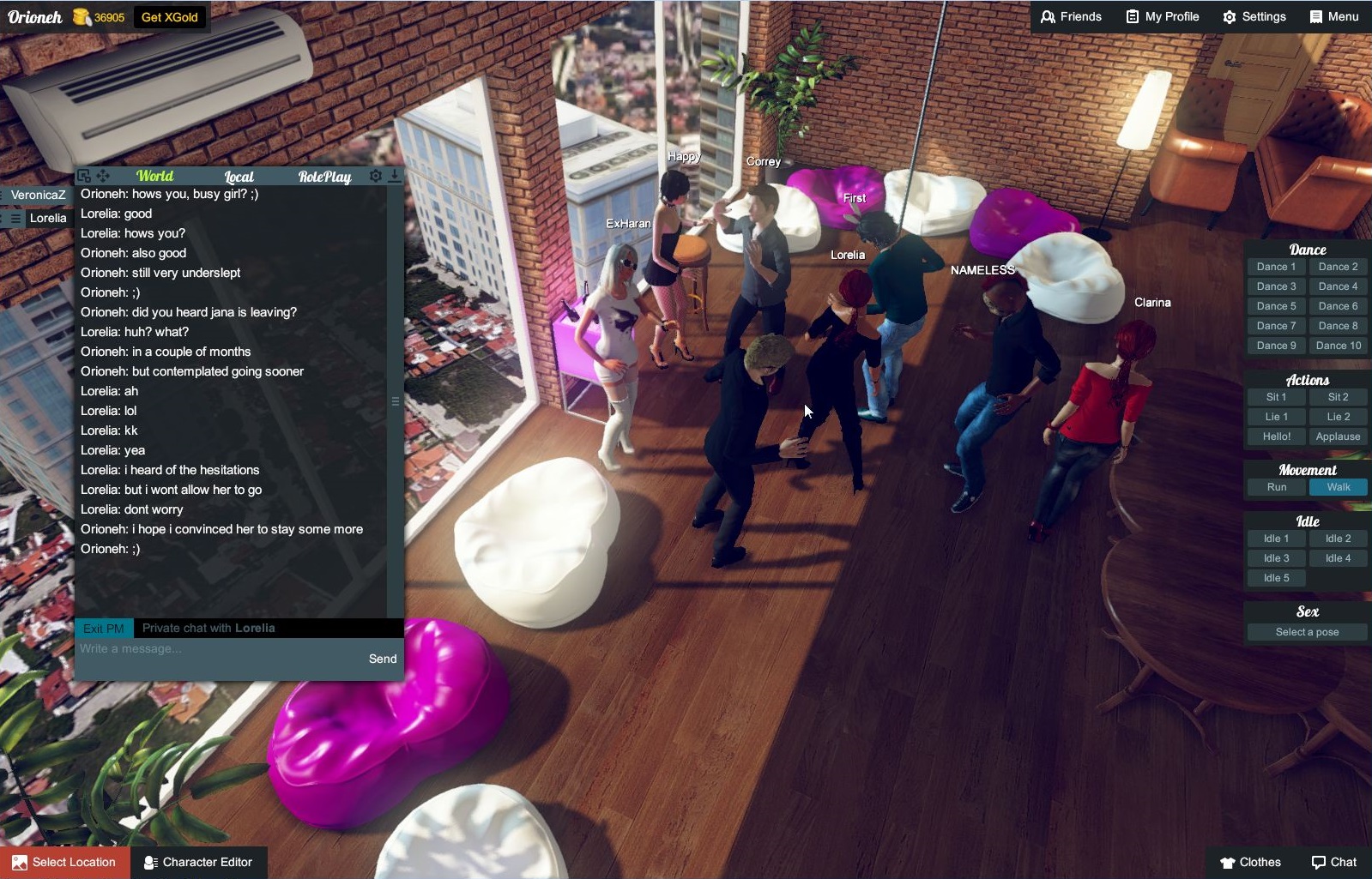This screenshot has width=1372, height=879.
Task: Click the move chat window crosshair icon
Action: [x=103, y=176]
